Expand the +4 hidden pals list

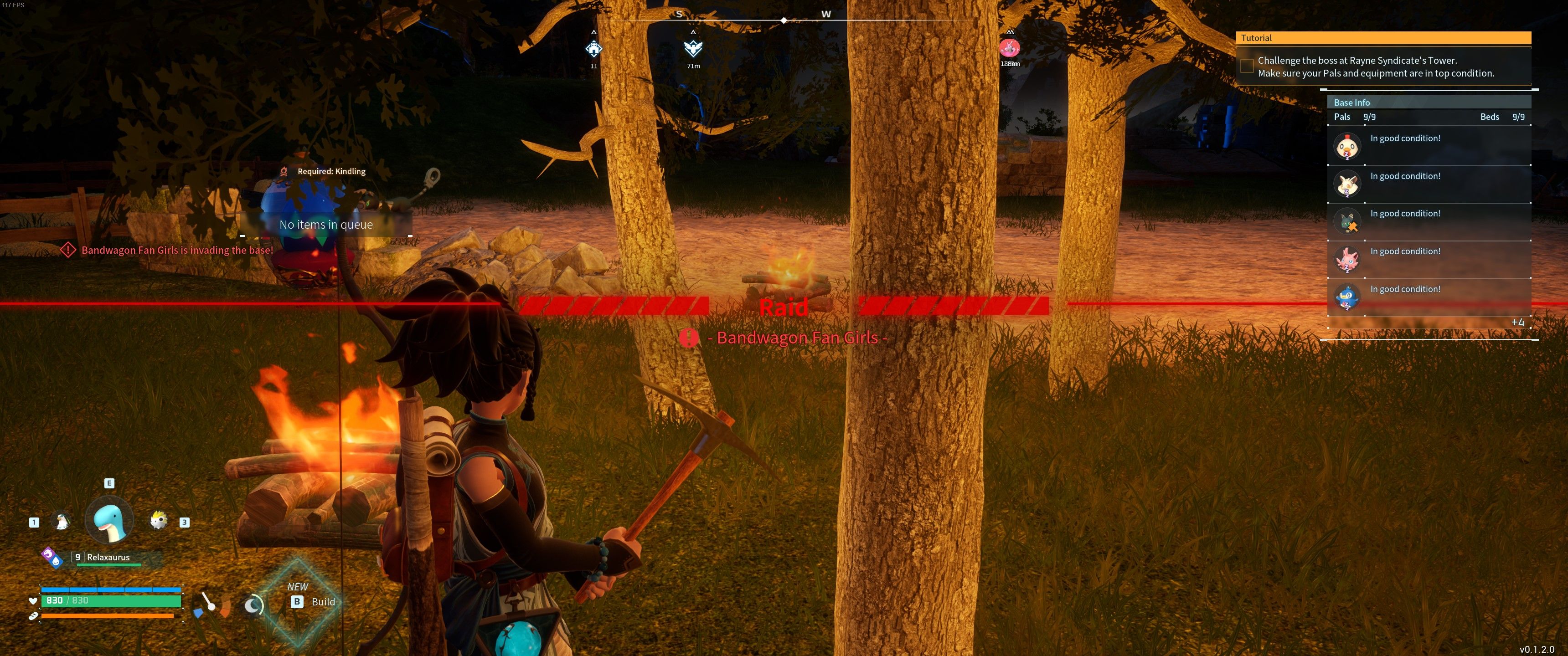pos(1518,323)
